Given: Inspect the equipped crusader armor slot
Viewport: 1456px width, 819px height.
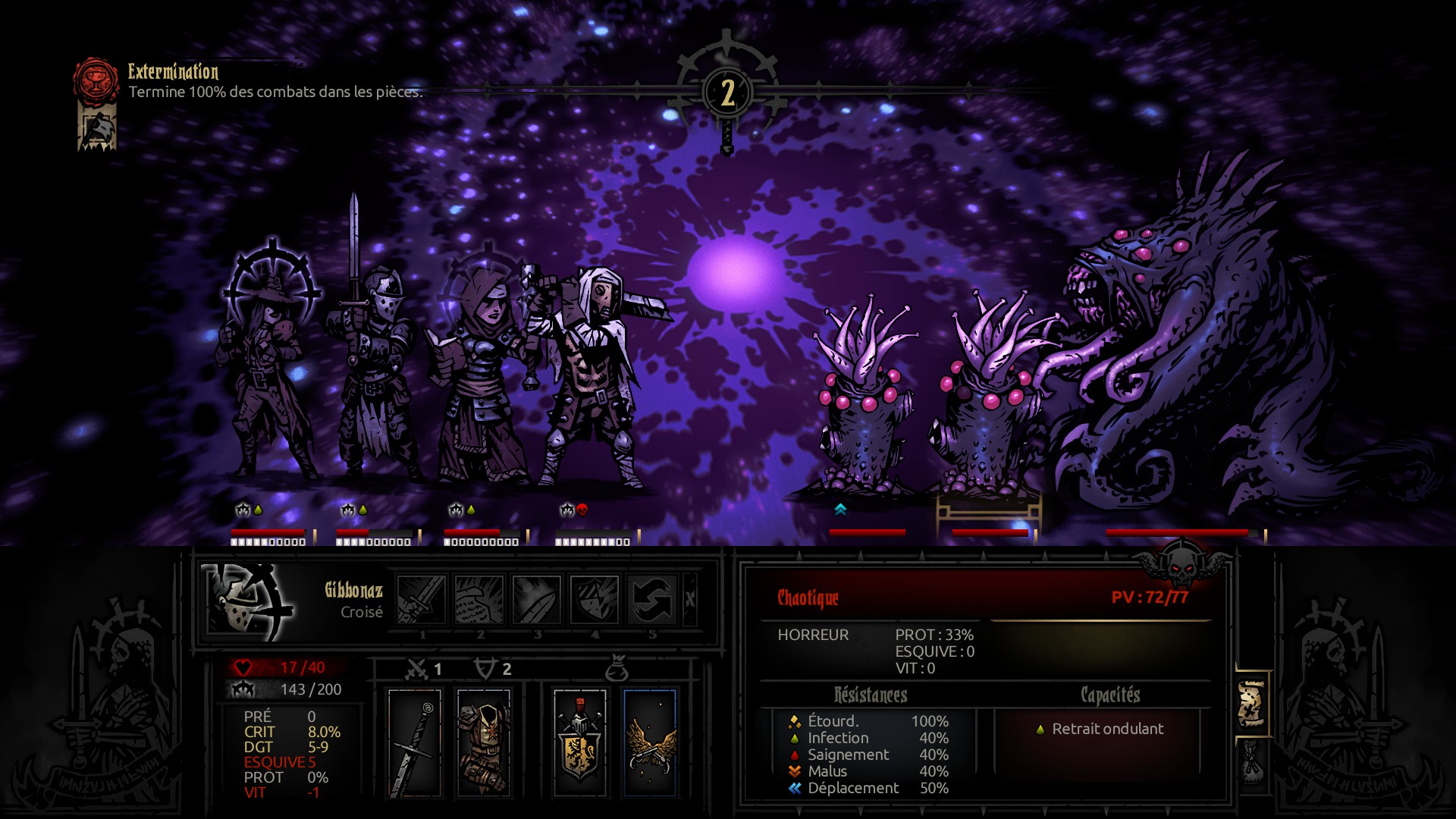Looking at the screenshot, I should pos(484,743).
